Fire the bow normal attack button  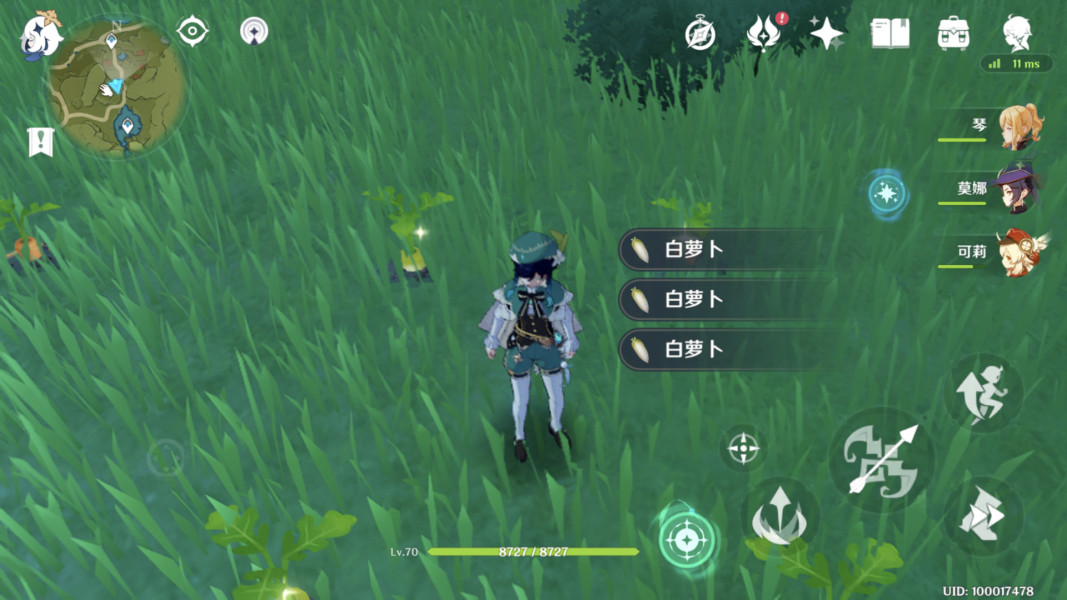(881, 460)
